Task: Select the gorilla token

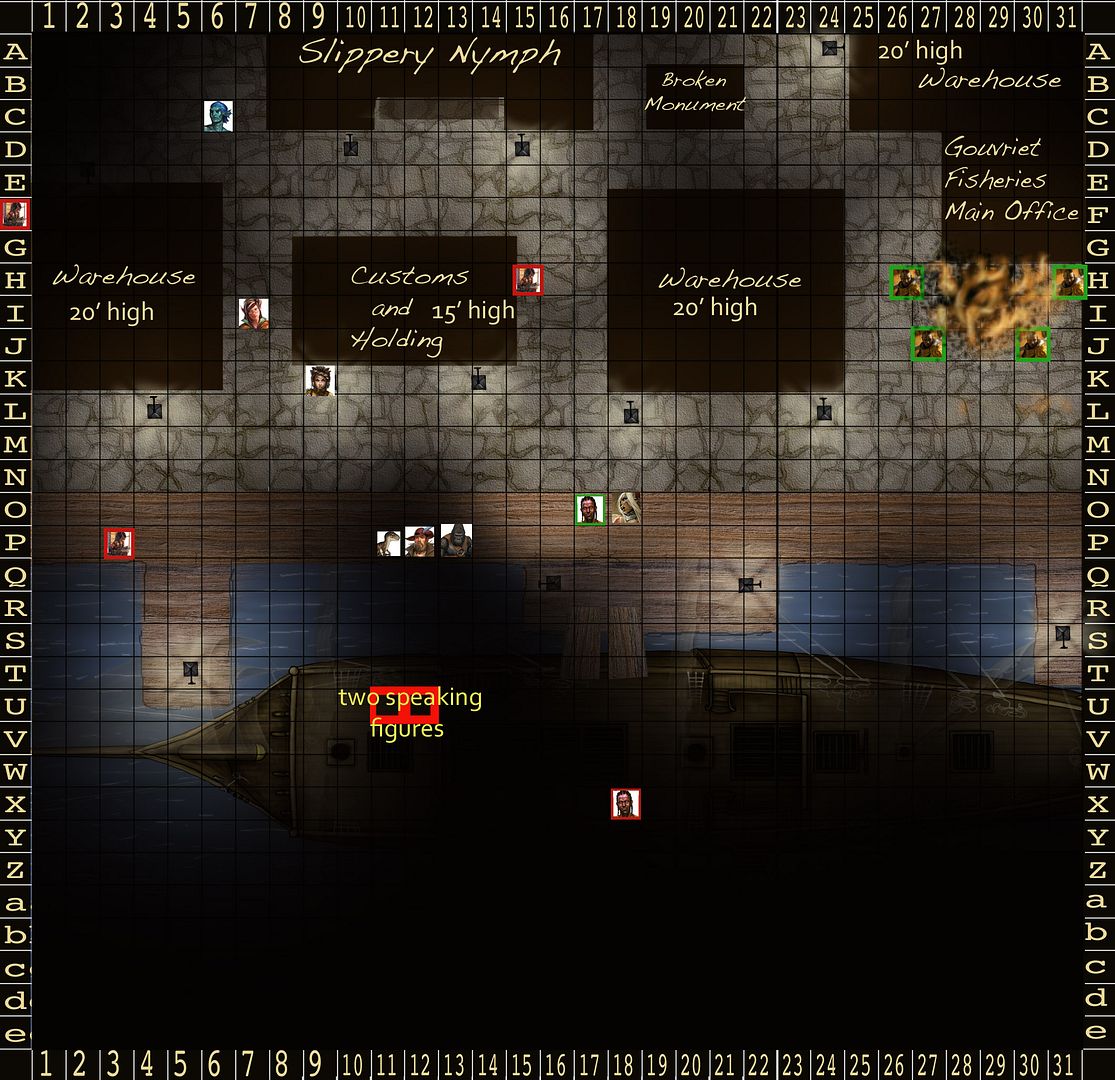Action: click(456, 541)
